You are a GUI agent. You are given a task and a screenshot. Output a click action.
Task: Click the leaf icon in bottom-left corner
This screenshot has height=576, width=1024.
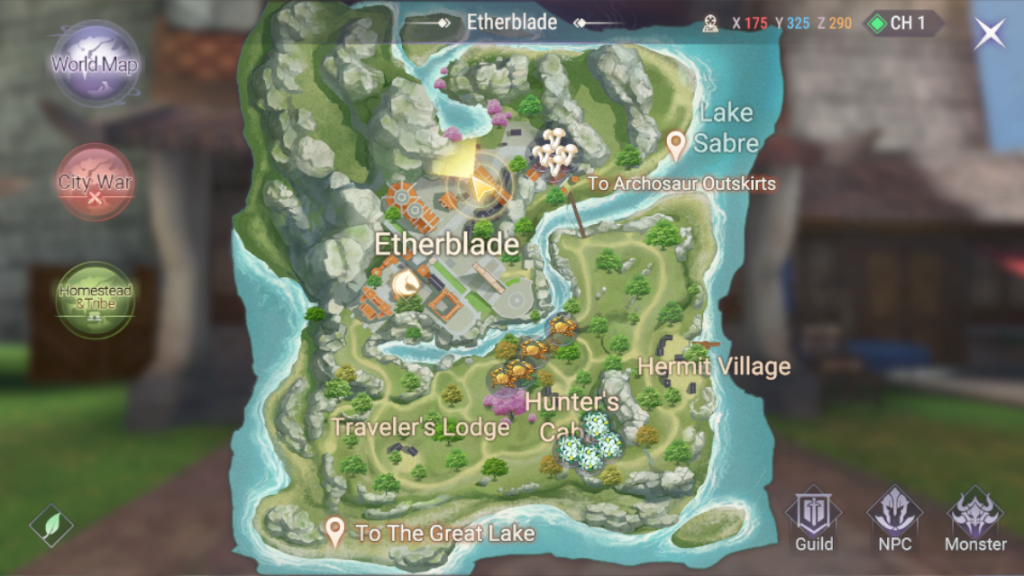51,524
